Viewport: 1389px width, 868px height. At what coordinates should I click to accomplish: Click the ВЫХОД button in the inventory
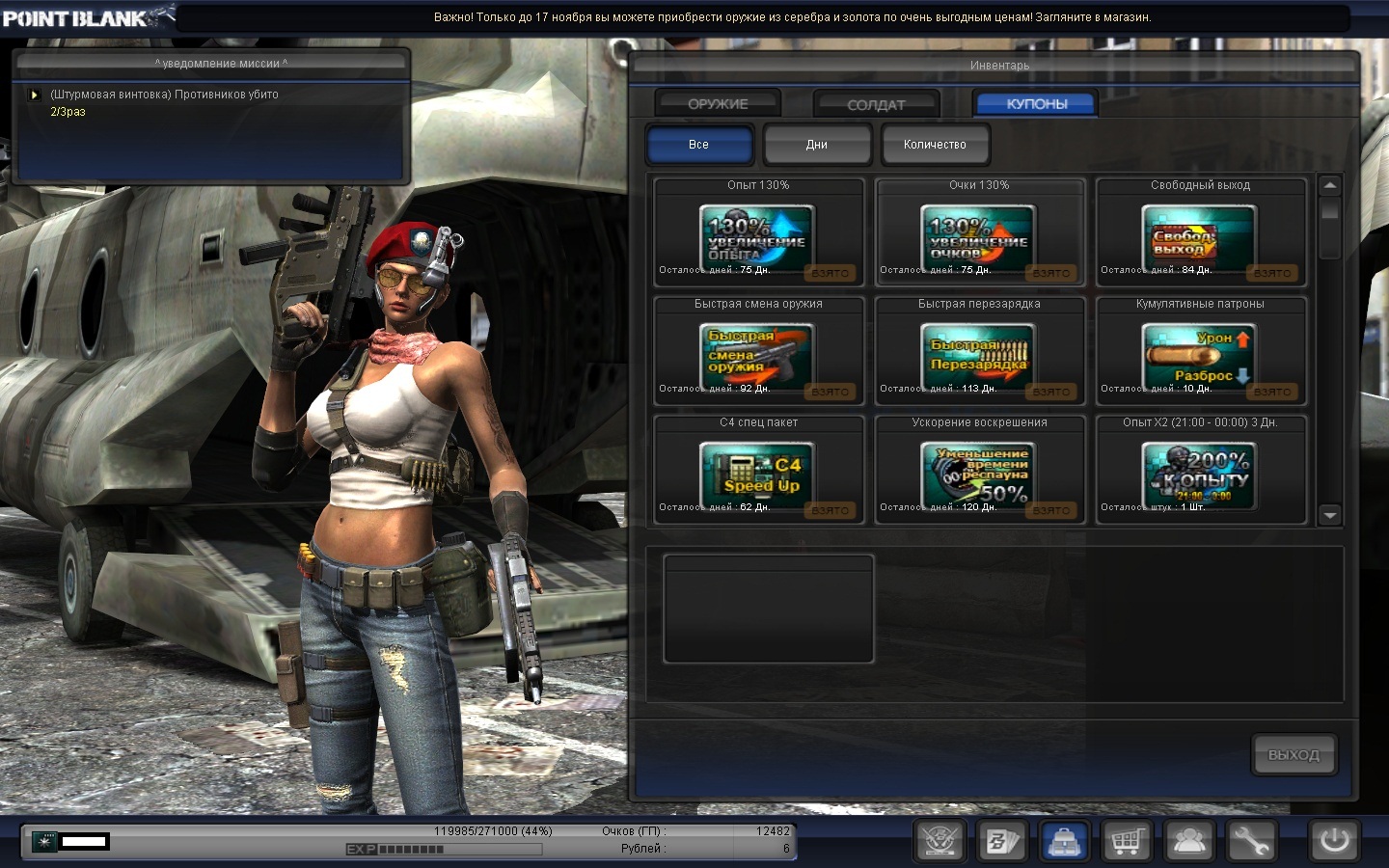point(1294,755)
